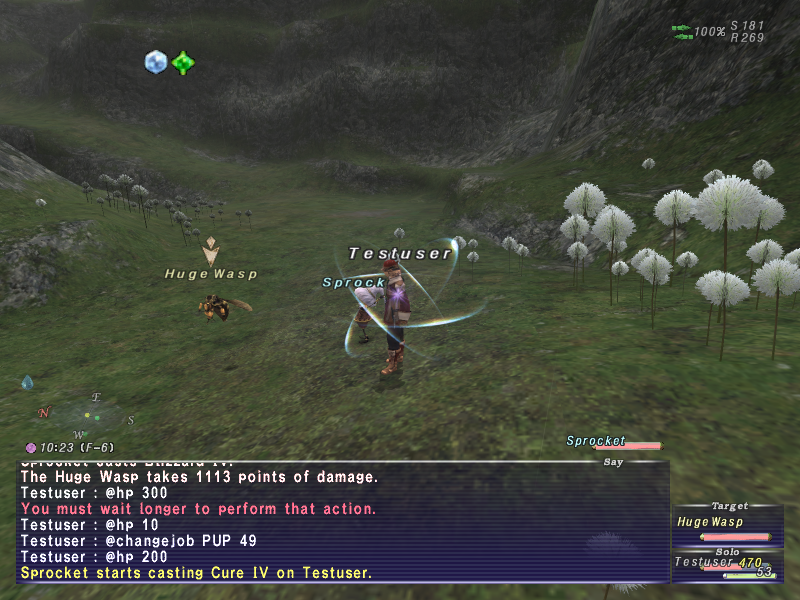This screenshot has height=600, width=800.
Task: Select the Sprocket pet status label
Action: point(596,441)
